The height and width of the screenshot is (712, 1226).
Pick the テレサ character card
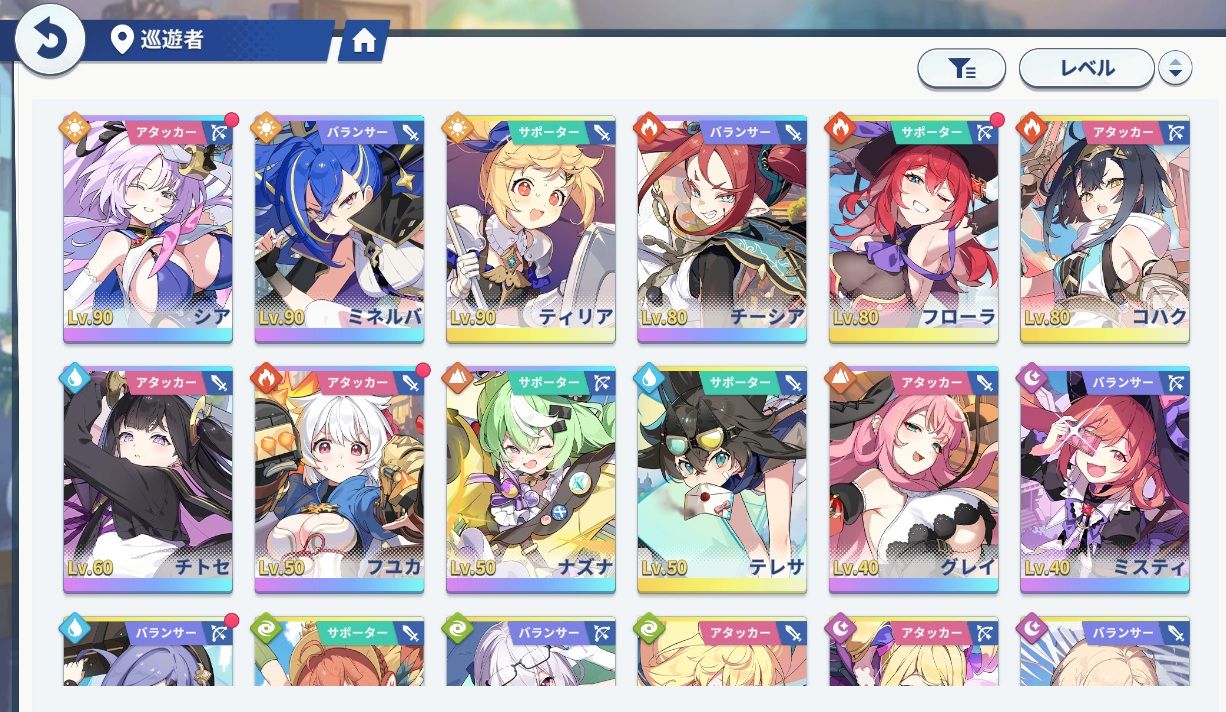coord(722,480)
